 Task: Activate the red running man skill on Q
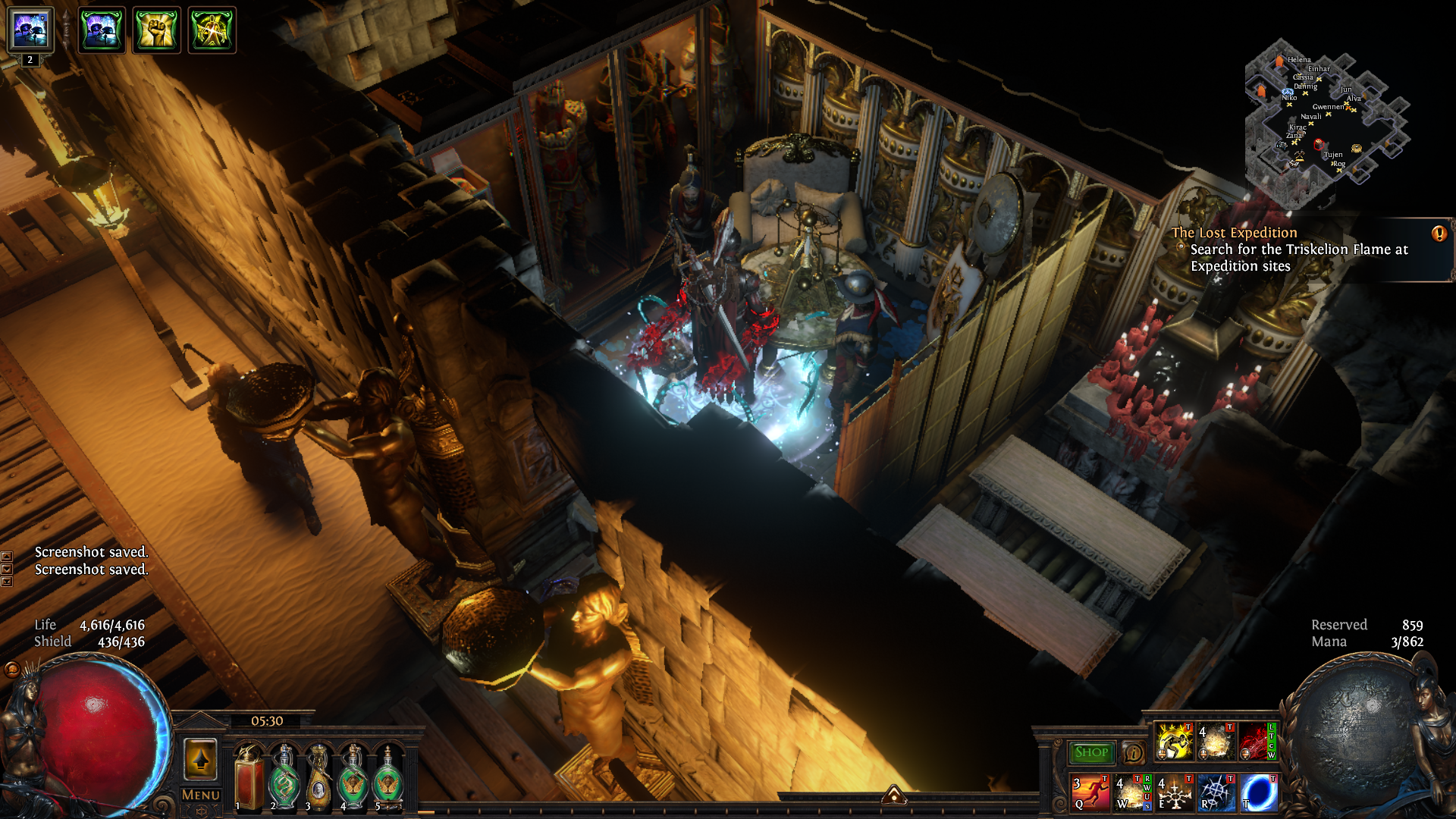[x=1090, y=792]
